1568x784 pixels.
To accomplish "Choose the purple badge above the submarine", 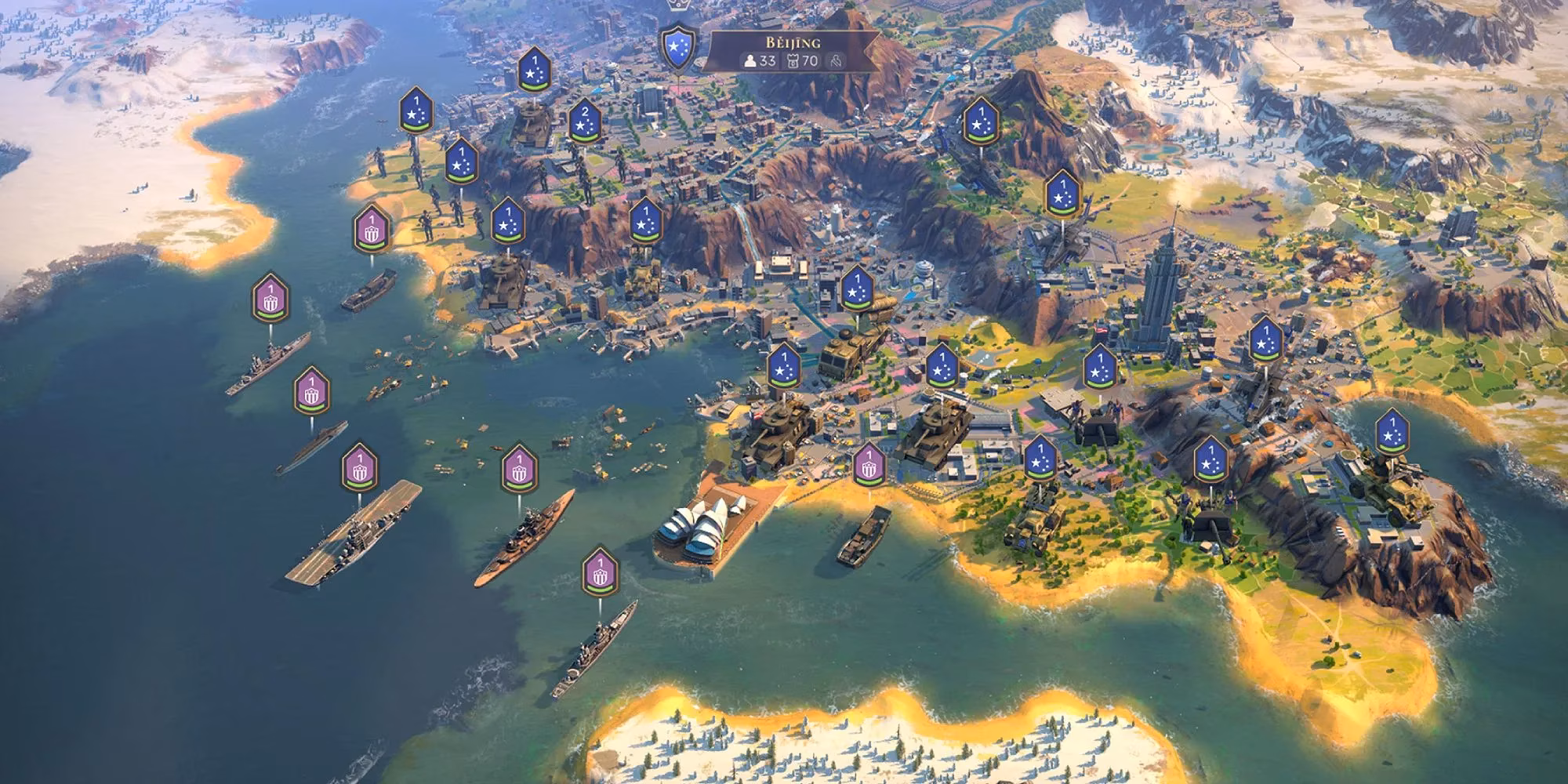I will tap(311, 390).
